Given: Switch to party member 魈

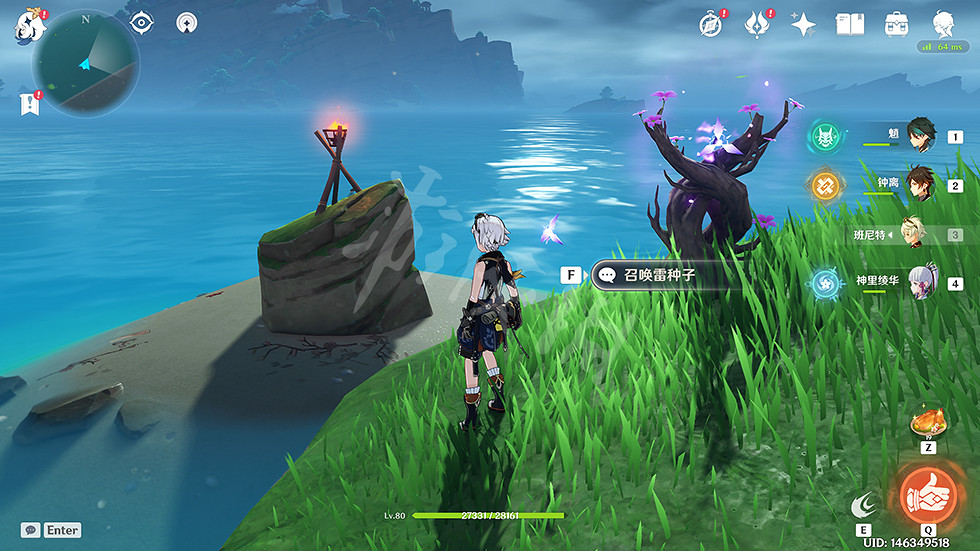Looking at the screenshot, I should 920,134.
